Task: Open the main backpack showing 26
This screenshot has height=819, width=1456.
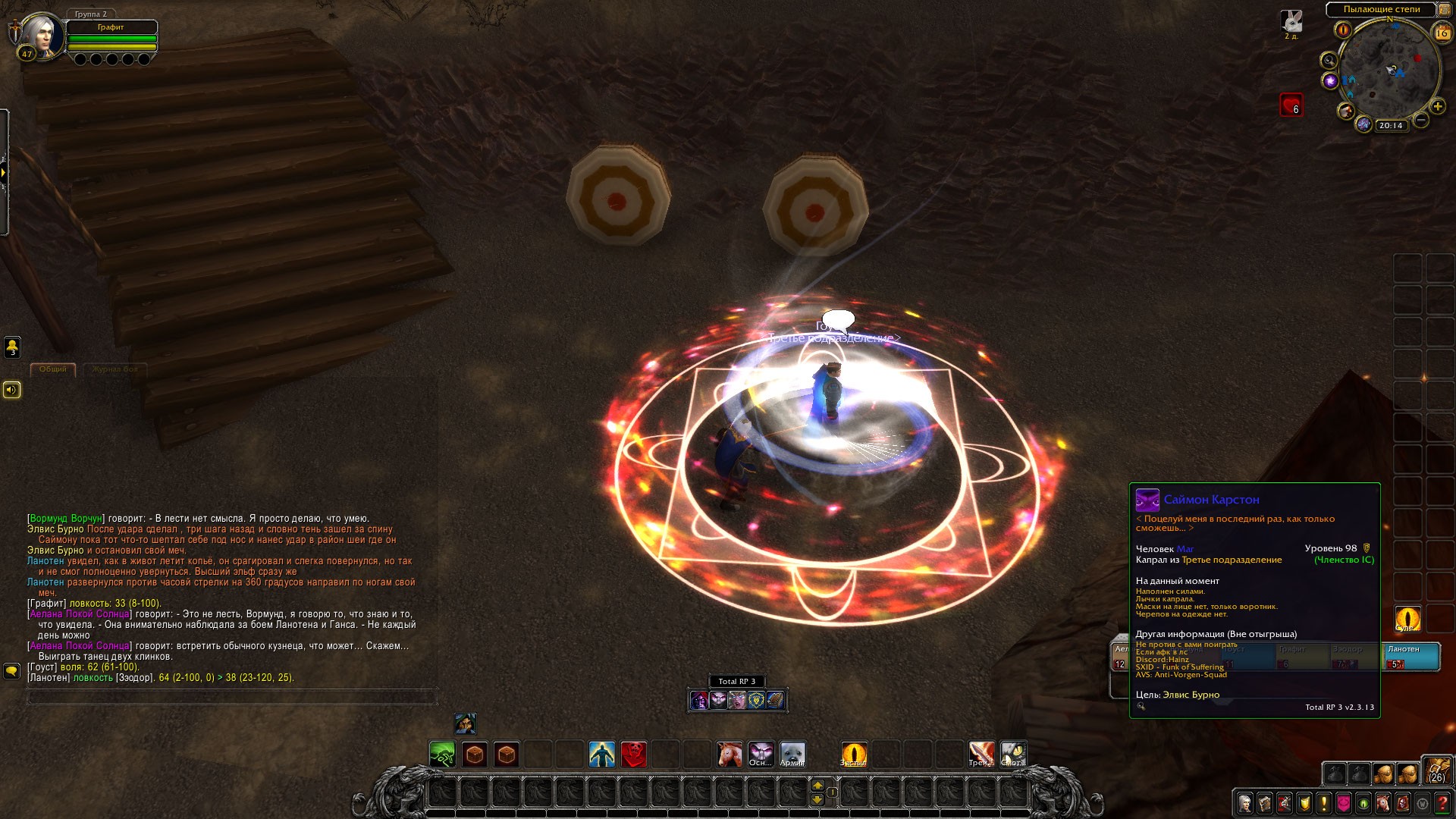Action: coord(1436,770)
